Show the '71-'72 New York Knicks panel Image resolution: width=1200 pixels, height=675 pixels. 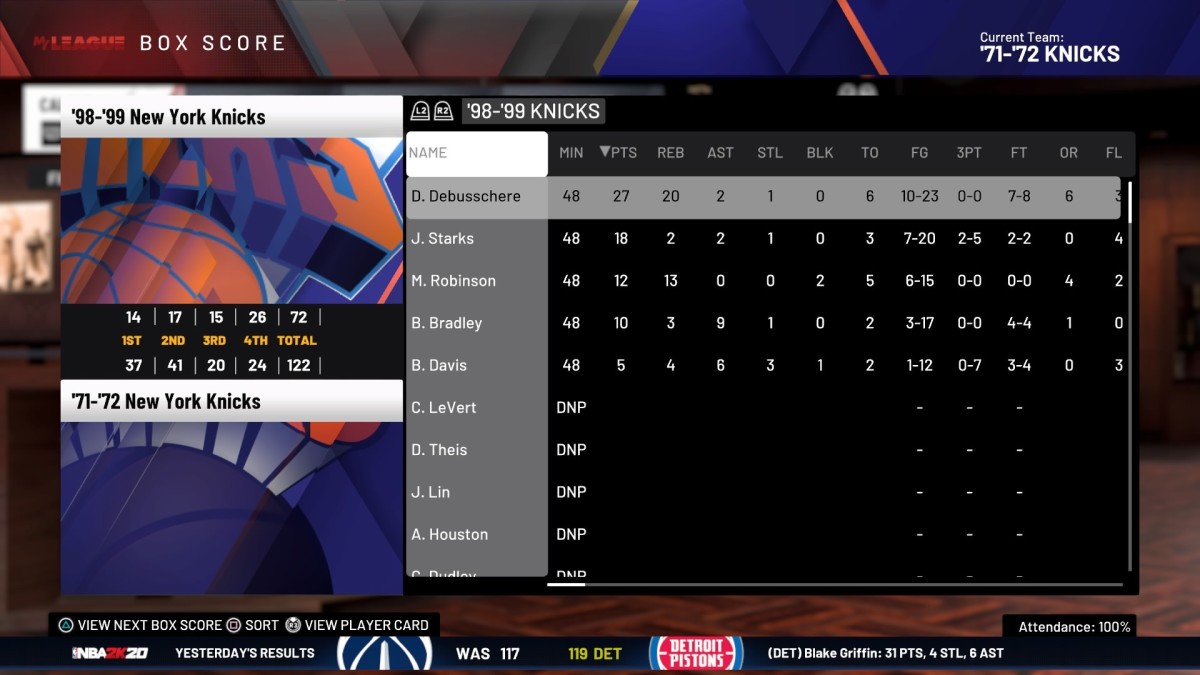point(231,401)
